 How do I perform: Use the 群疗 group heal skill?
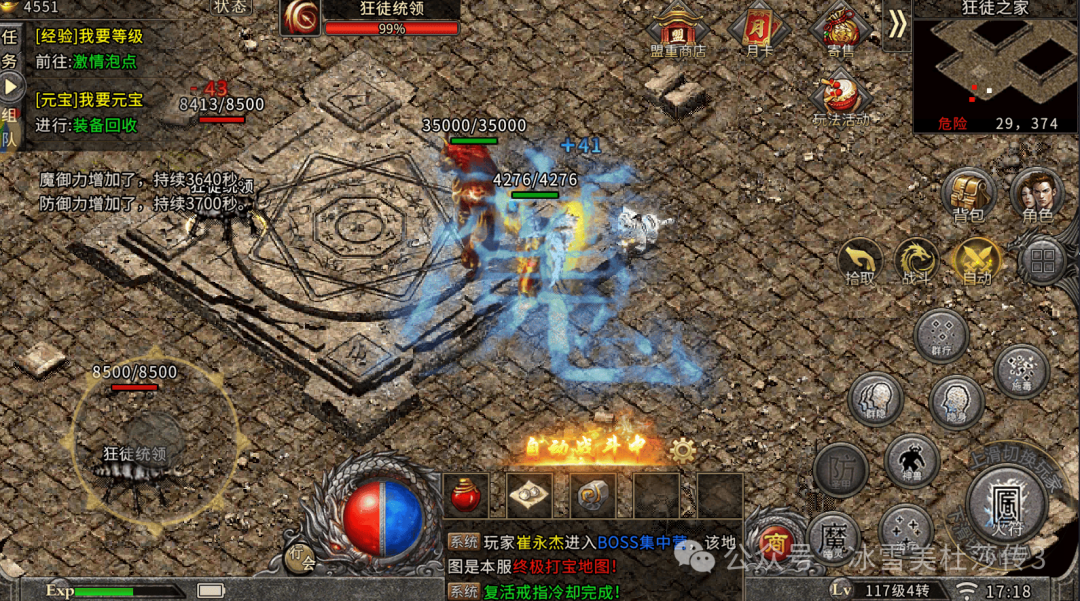coord(941,336)
